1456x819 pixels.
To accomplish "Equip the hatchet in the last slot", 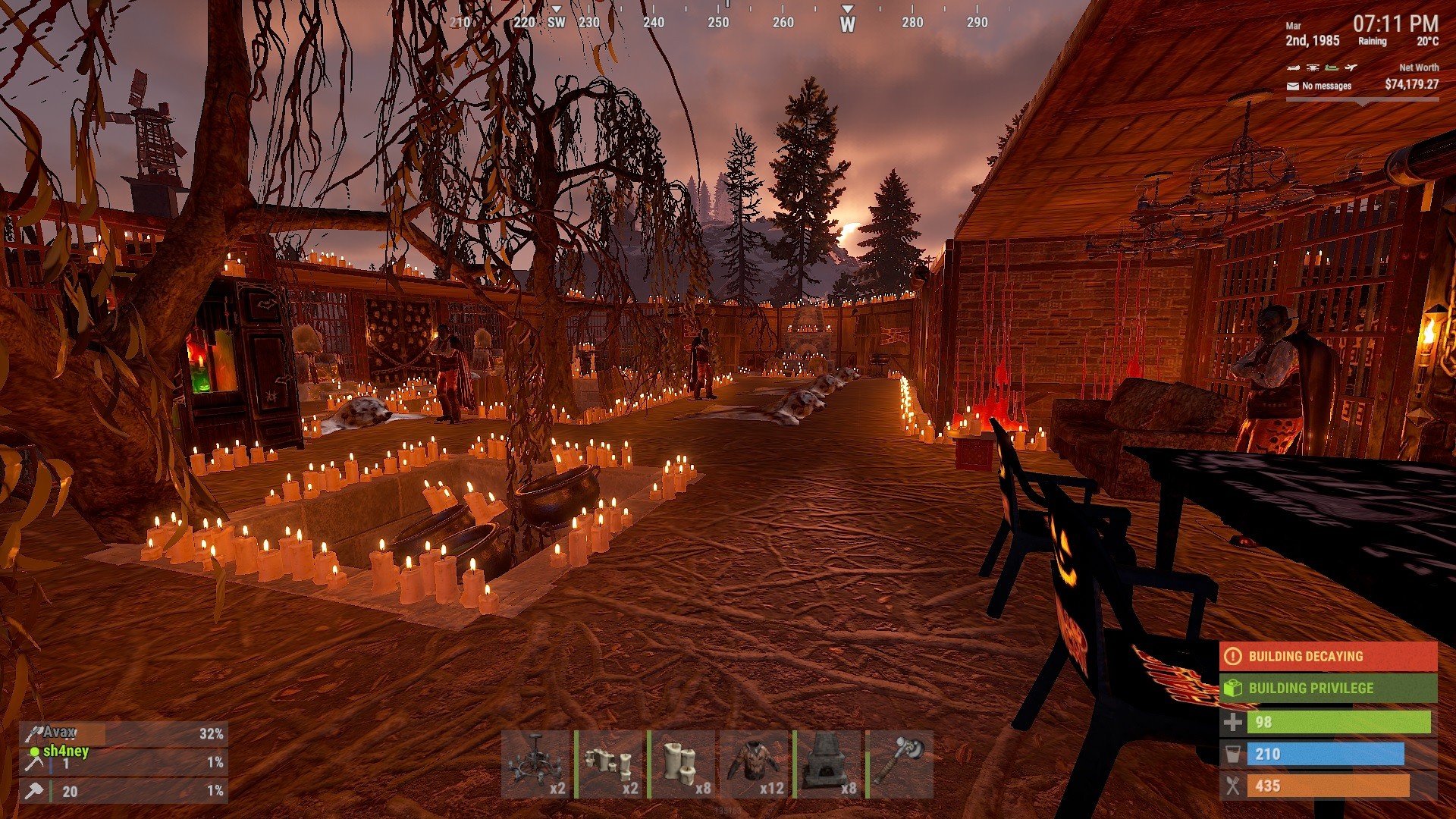I will [x=900, y=764].
